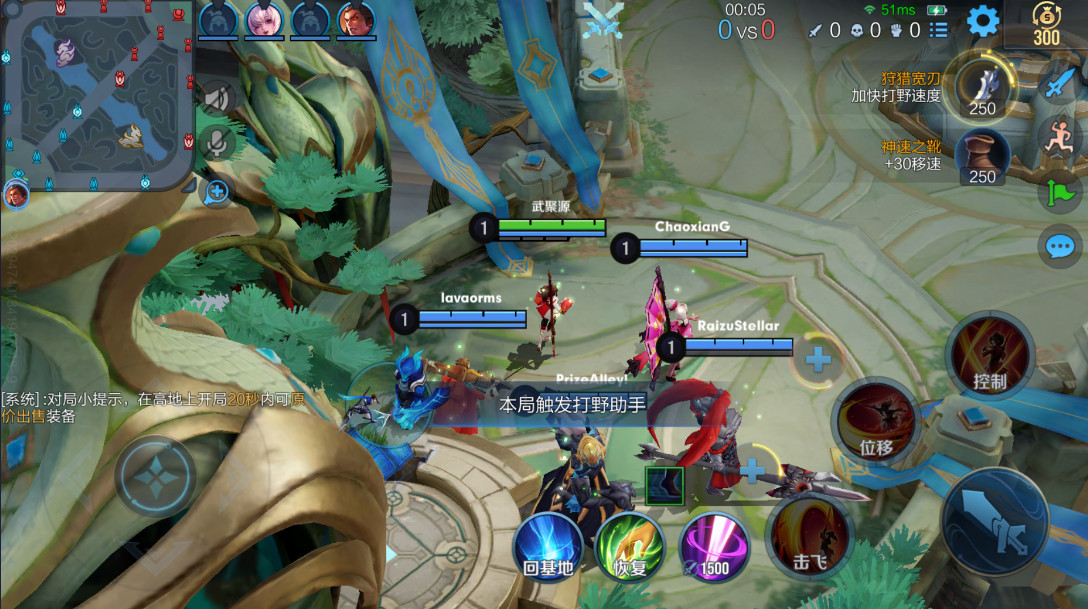Toggle the microphone button
Screen dimensions: 1088x609
click(x=215, y=141)
